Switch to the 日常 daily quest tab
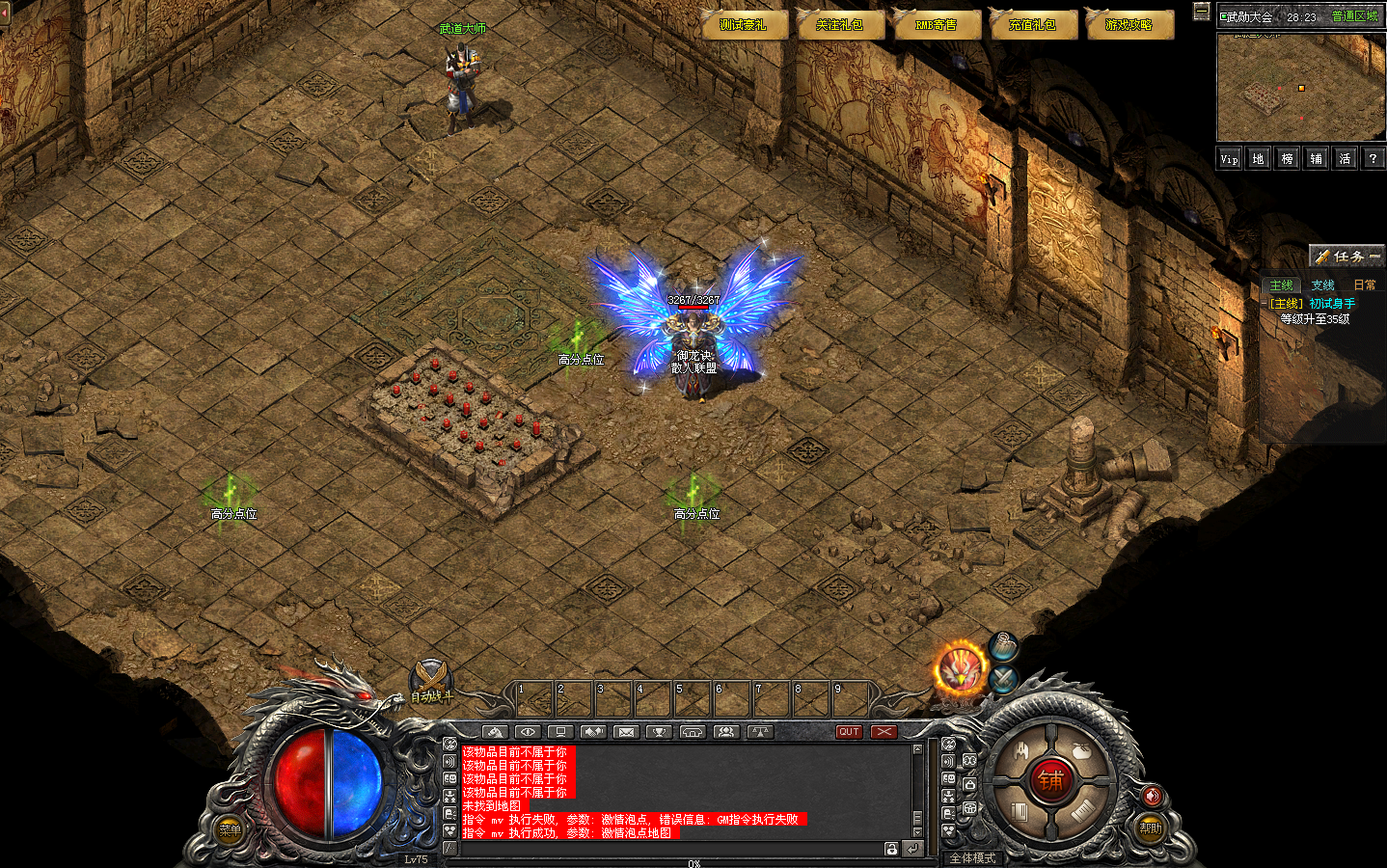This screenshot has width=1387, height=868. pos(1364,285)
